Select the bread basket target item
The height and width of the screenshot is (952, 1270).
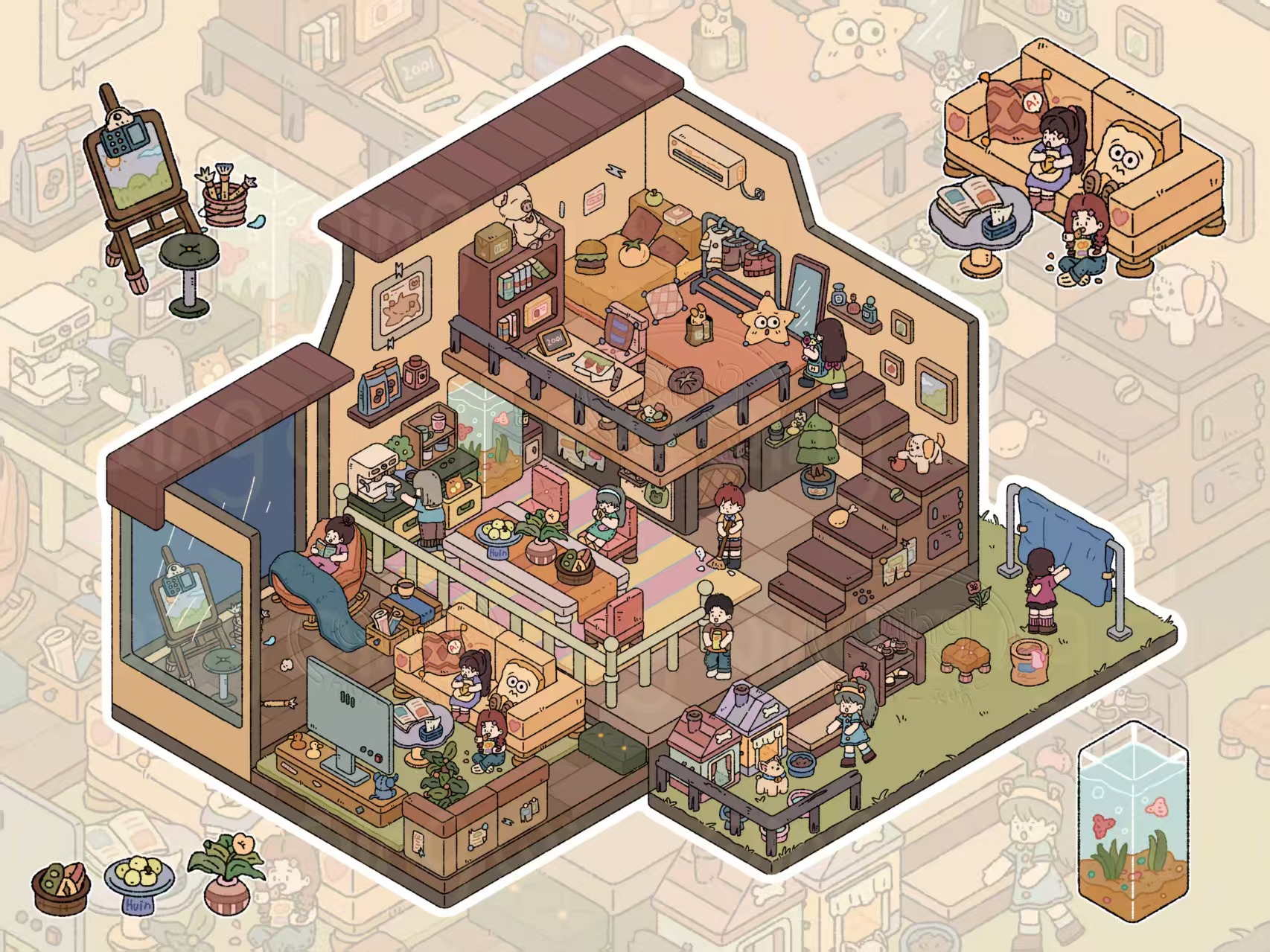coord(61,887)
